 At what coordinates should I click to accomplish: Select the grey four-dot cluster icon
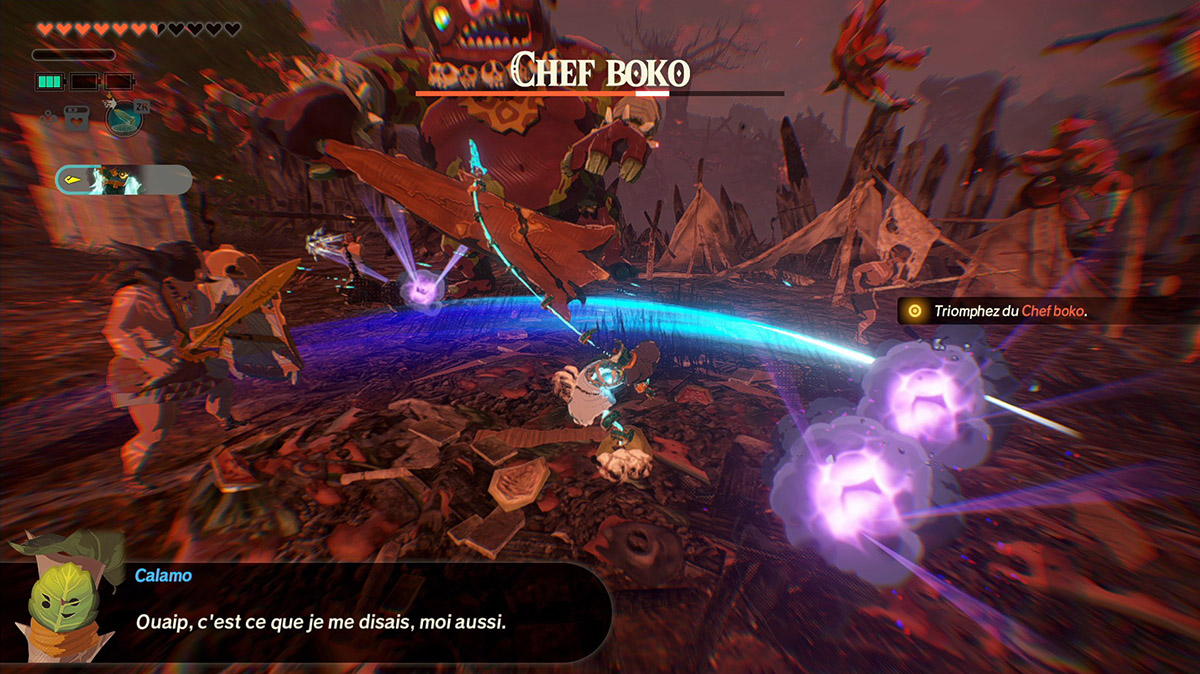(48, 118)
